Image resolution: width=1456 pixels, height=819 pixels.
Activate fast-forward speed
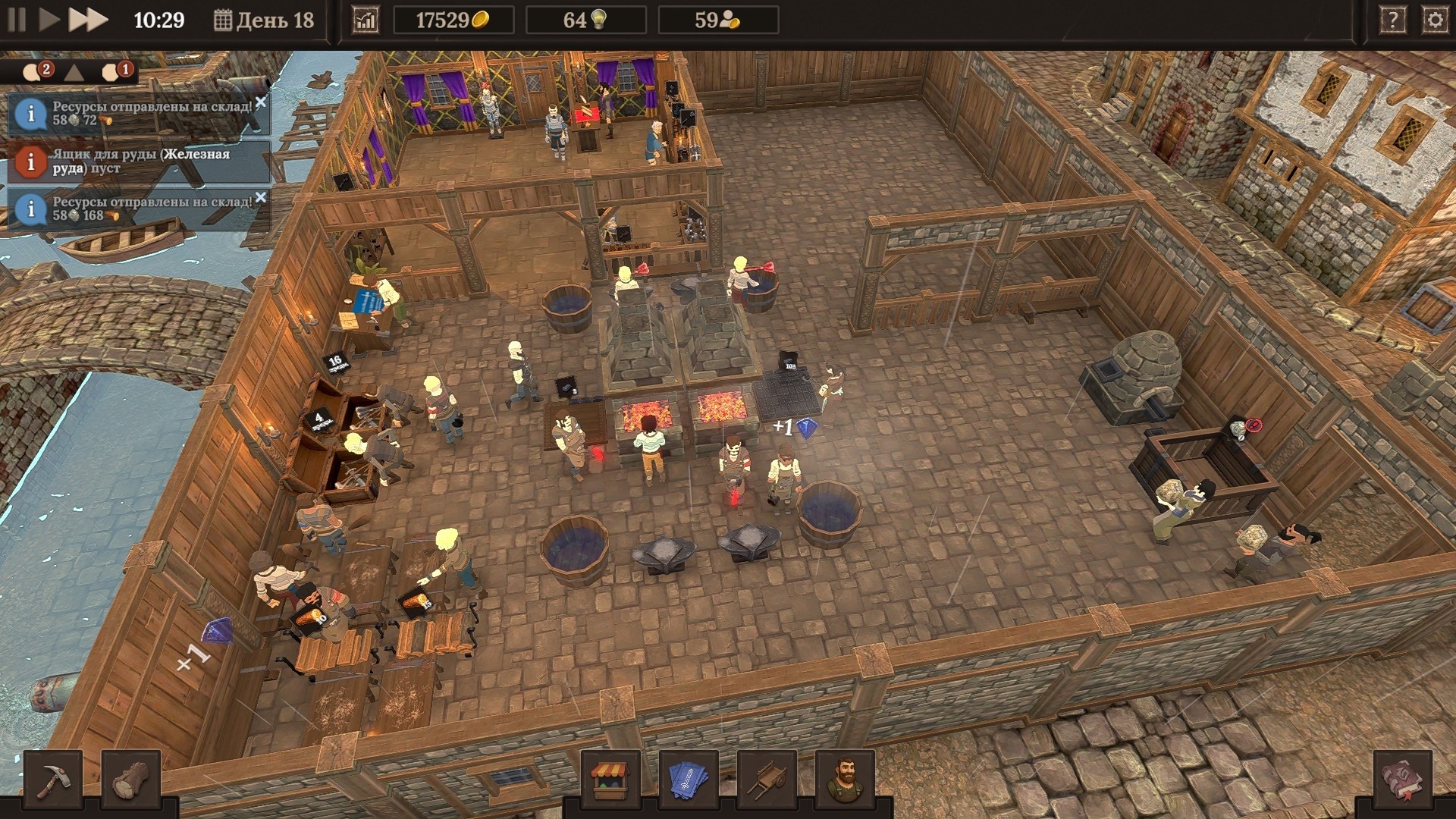point(87,20)
